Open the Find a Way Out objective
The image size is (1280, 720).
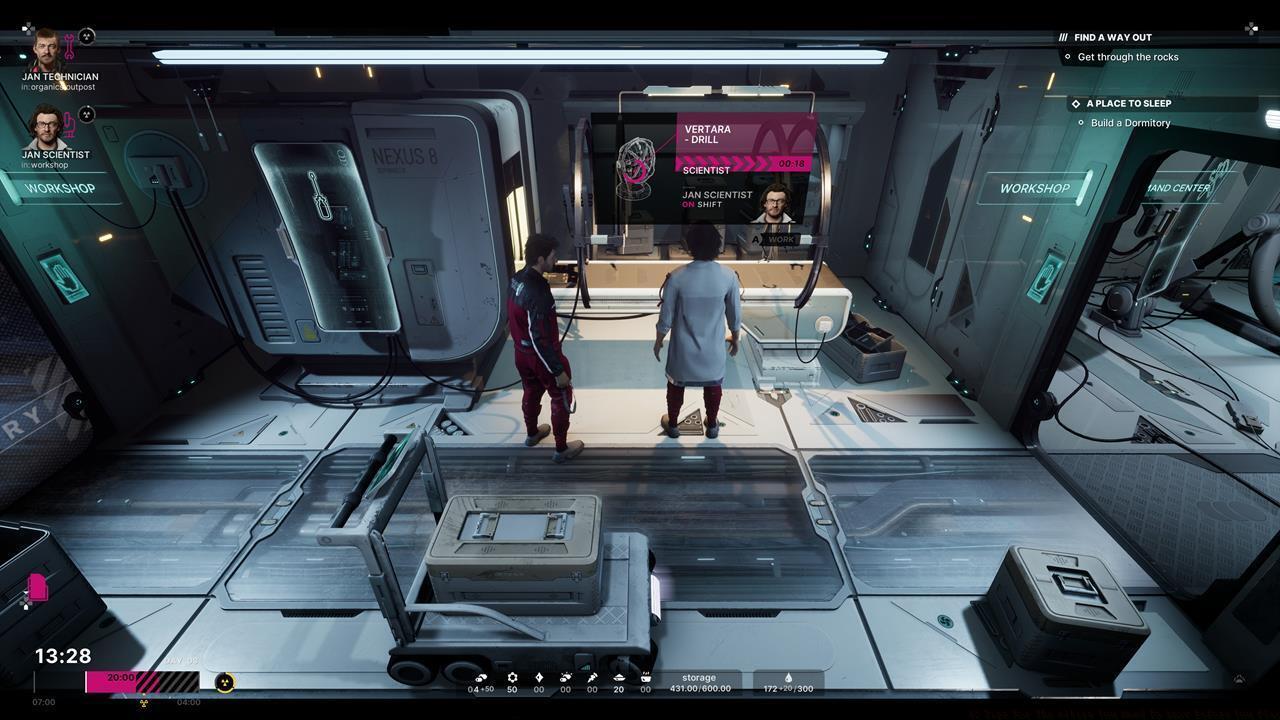click(1112, 37)
